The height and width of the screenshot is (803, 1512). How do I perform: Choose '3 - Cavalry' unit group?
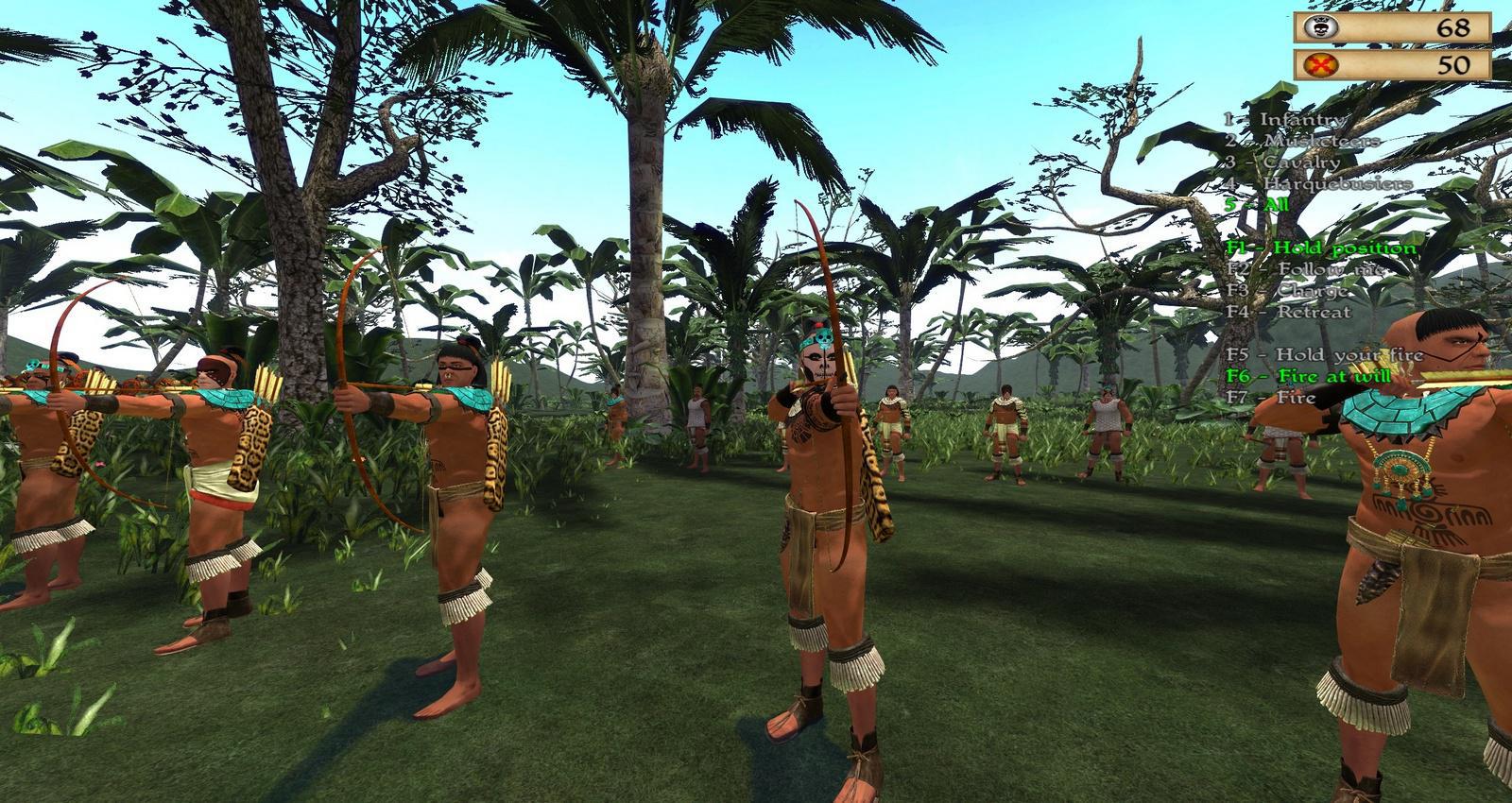(x=1283, y=163)
